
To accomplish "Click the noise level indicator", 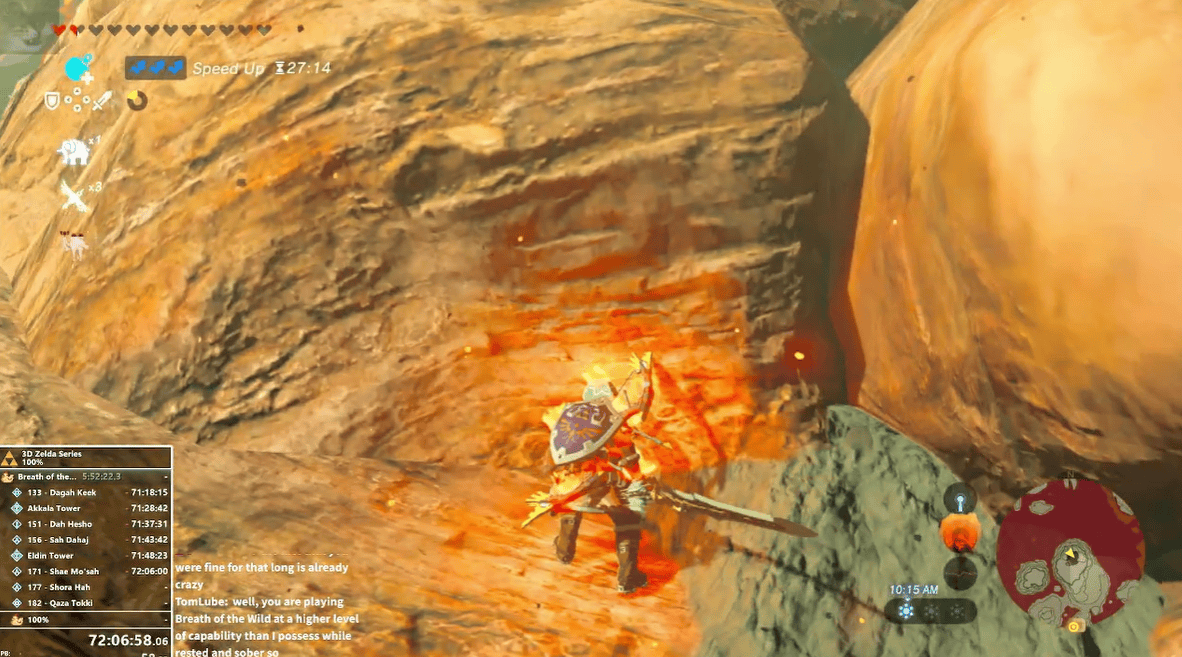I will tap(960, 573).
